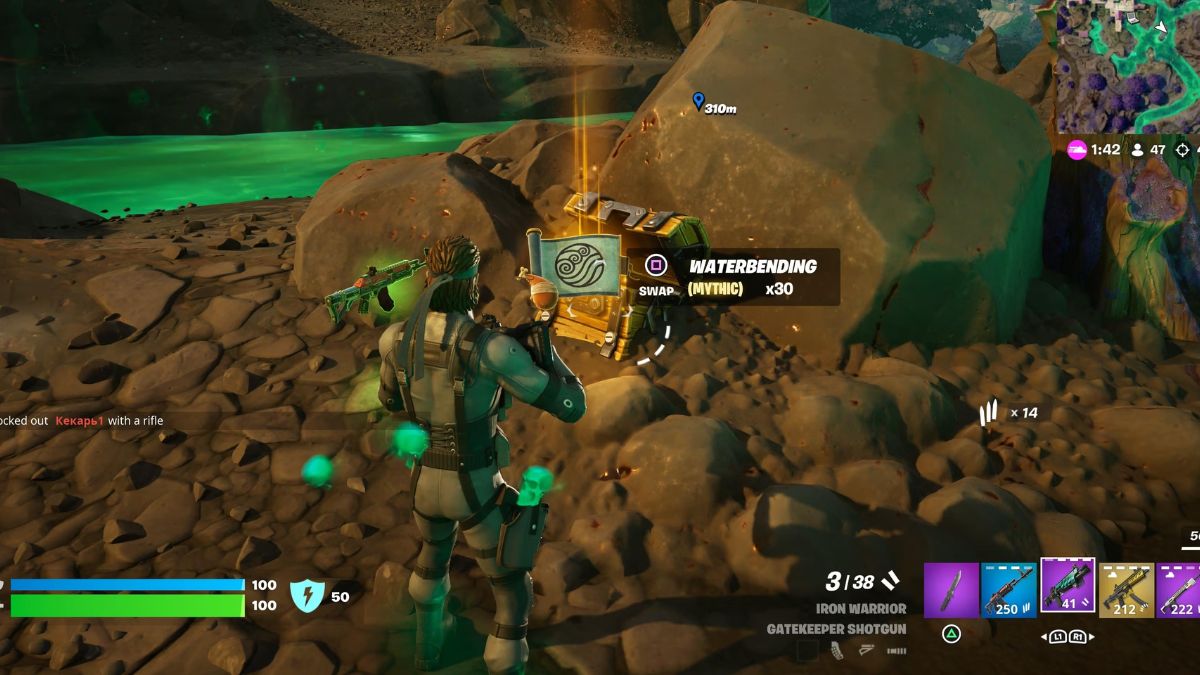This screenshot has width=1200, height=675.
Task: Switch to the blue assault rifle slot
Action: 1008,590
